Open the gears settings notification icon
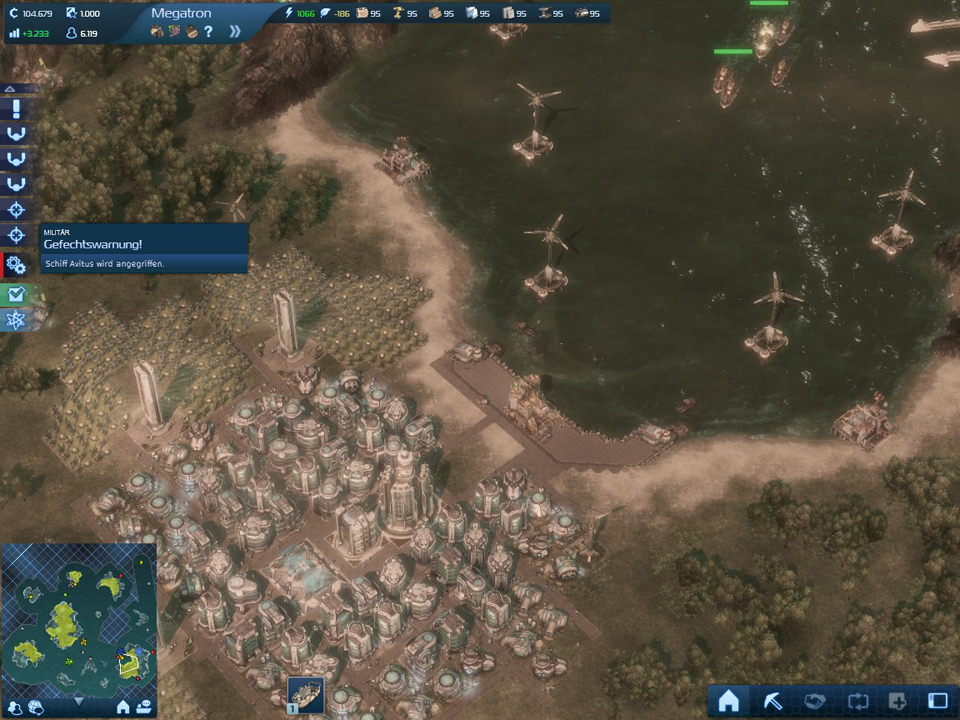The height and width of the screenshot is (720, 960). pos(16,266)
